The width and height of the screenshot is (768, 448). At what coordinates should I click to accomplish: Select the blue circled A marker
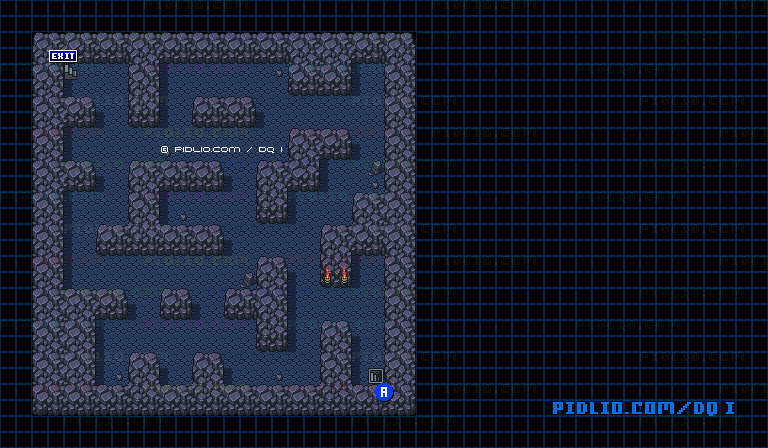coord(384,392)
